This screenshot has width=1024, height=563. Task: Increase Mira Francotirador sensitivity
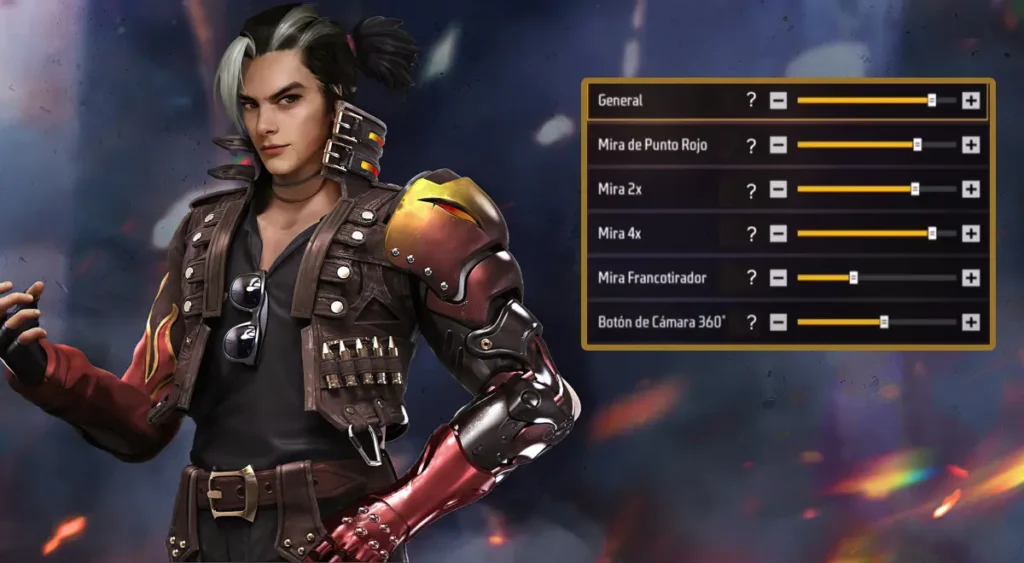point(970,277)
